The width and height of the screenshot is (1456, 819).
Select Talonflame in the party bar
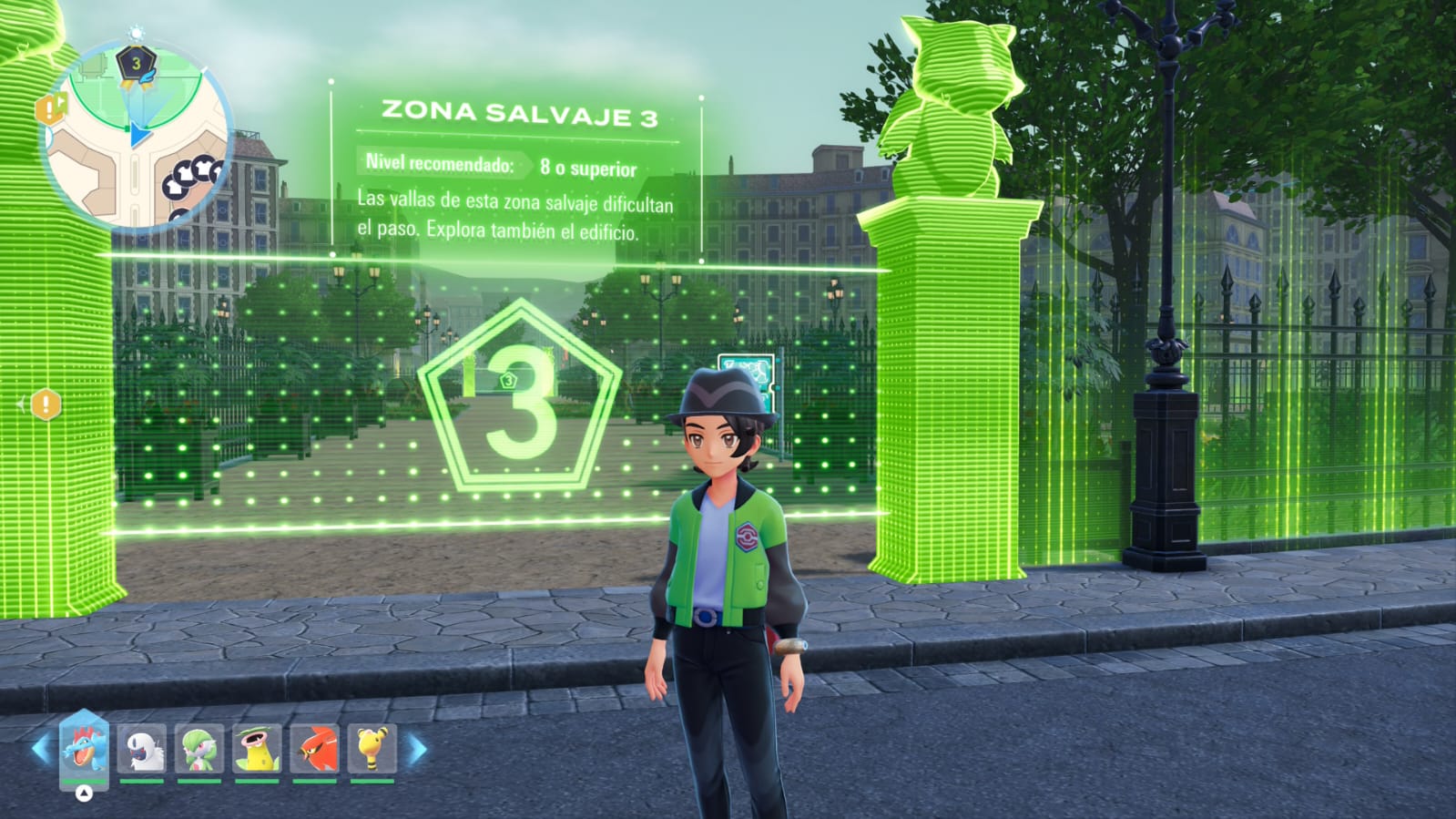coord(315,749)
